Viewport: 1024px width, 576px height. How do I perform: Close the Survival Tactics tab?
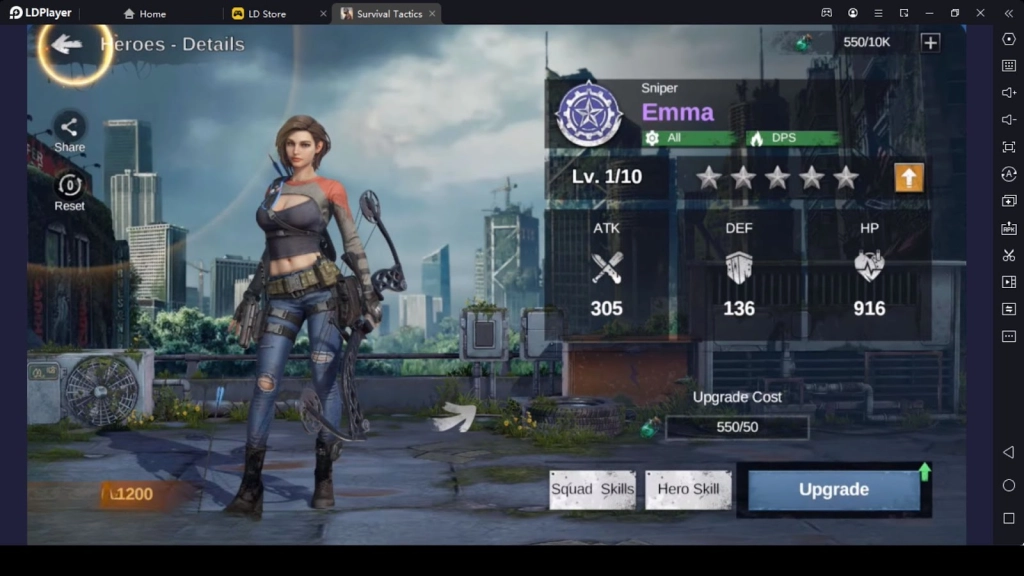431,14
